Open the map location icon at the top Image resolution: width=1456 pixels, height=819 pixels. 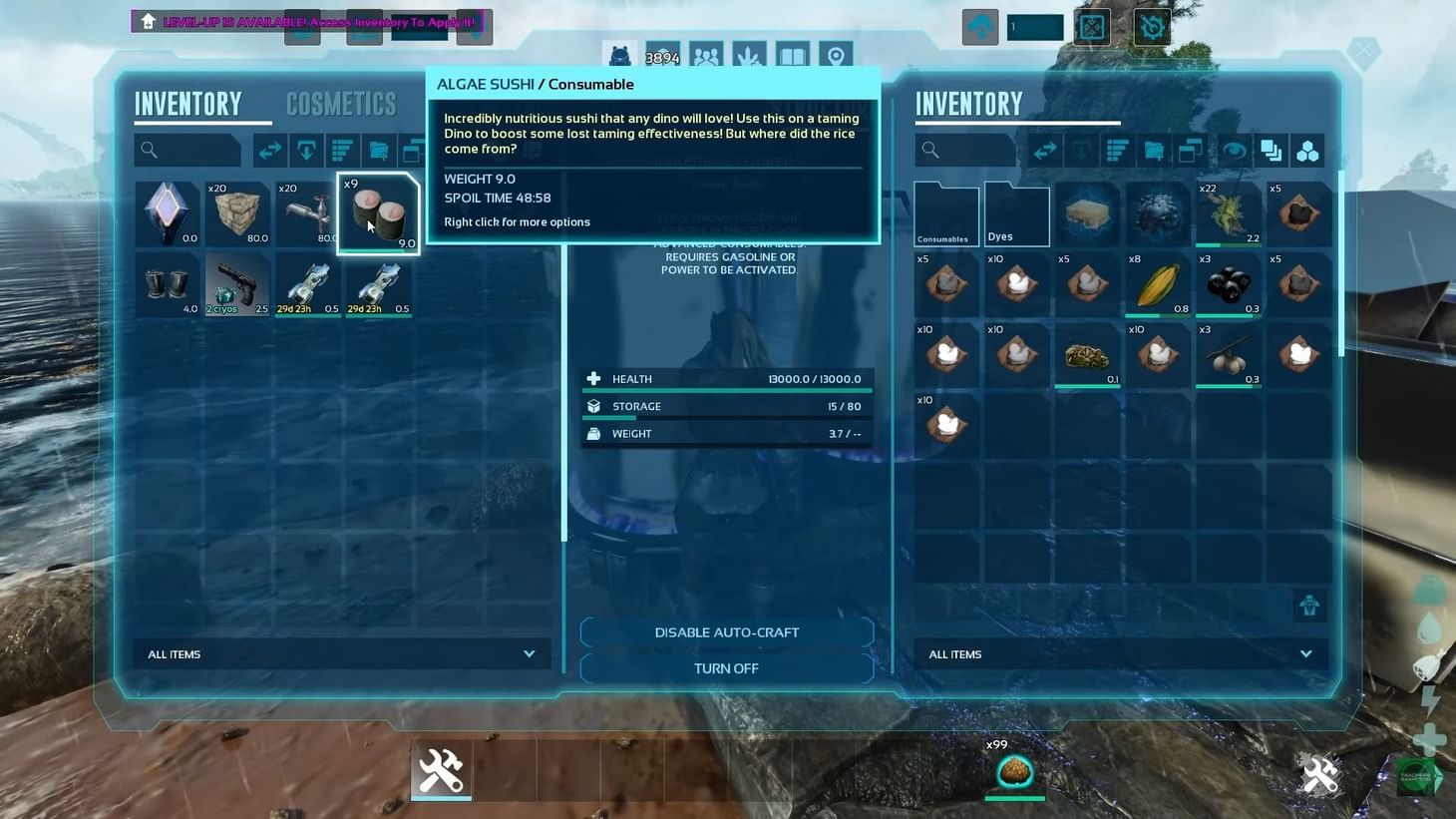coord(835,57)
